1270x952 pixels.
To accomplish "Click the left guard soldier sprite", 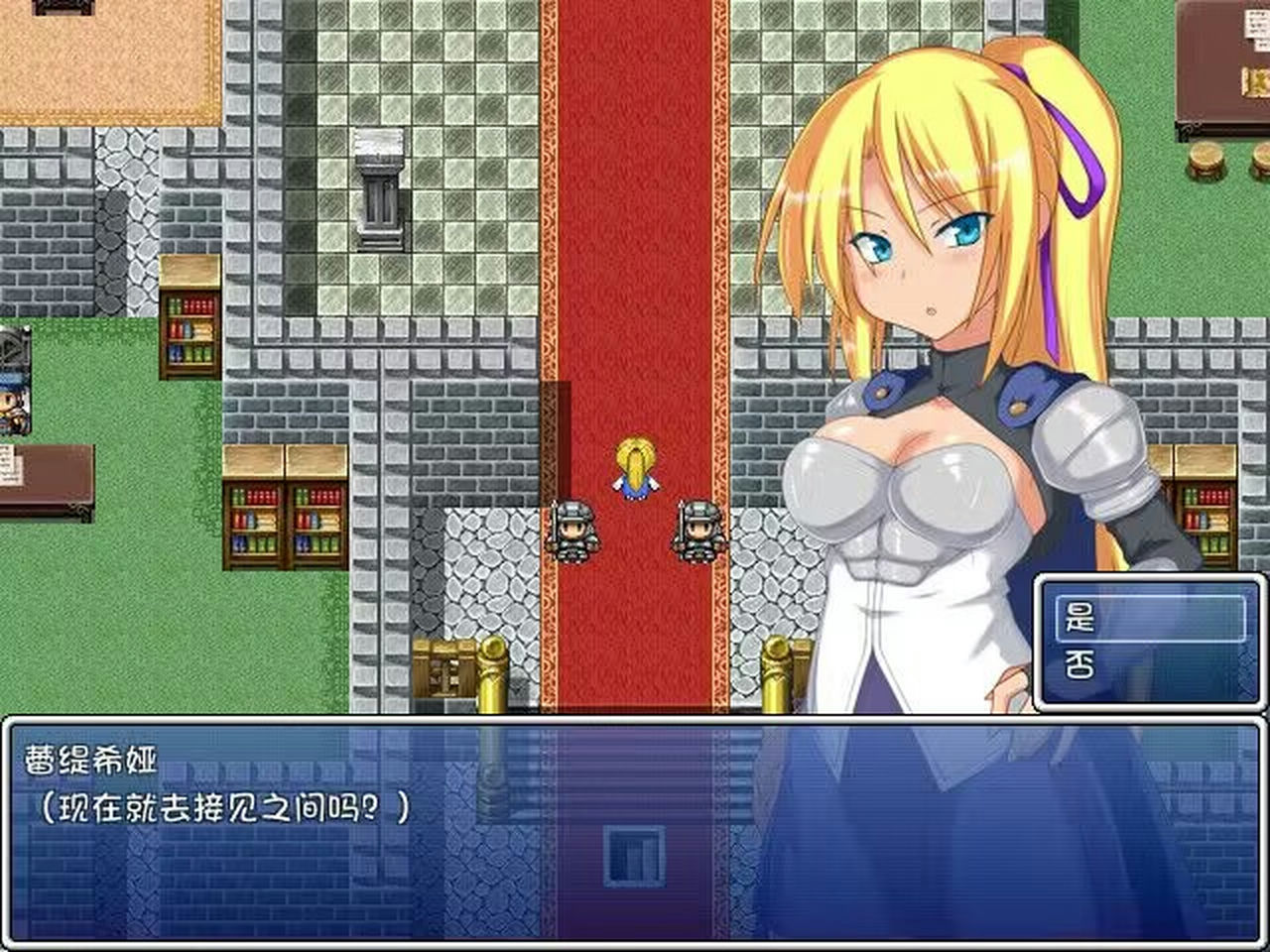I will [x=573, y=531].
